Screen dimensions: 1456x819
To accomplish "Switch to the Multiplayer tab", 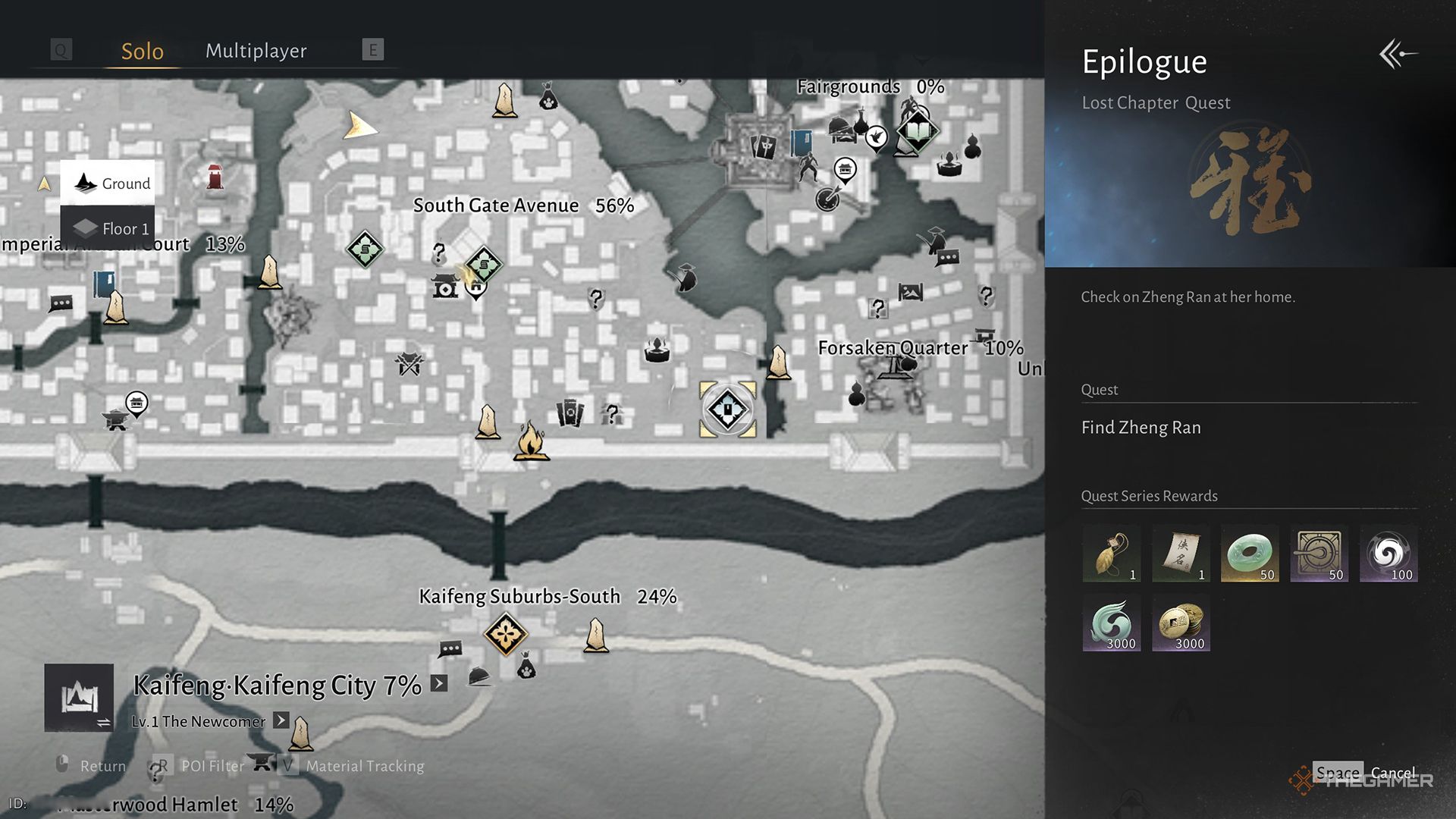I will click(x=256, y=50).
